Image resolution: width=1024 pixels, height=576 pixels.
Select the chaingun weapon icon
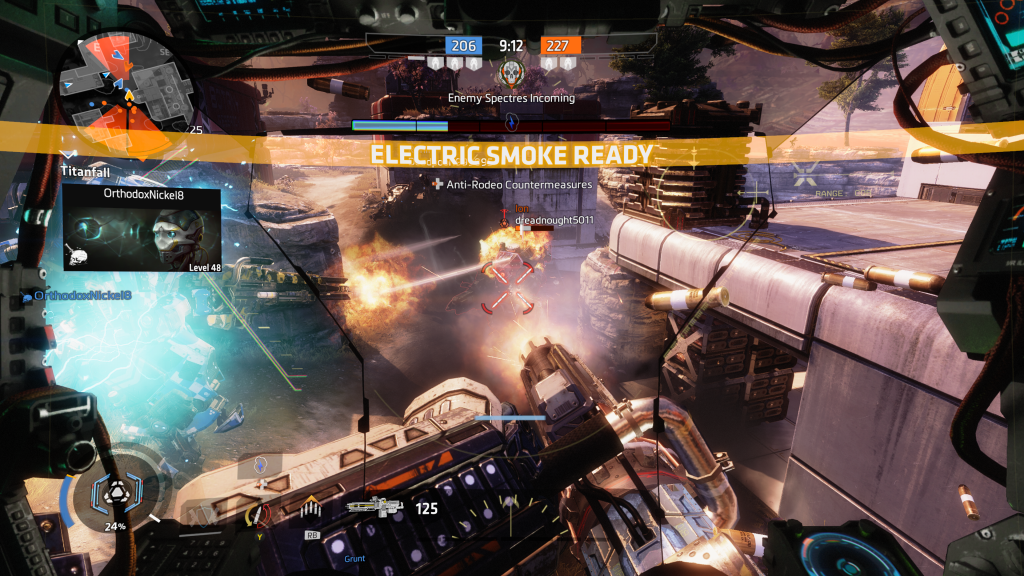click(x=378, y=507)
